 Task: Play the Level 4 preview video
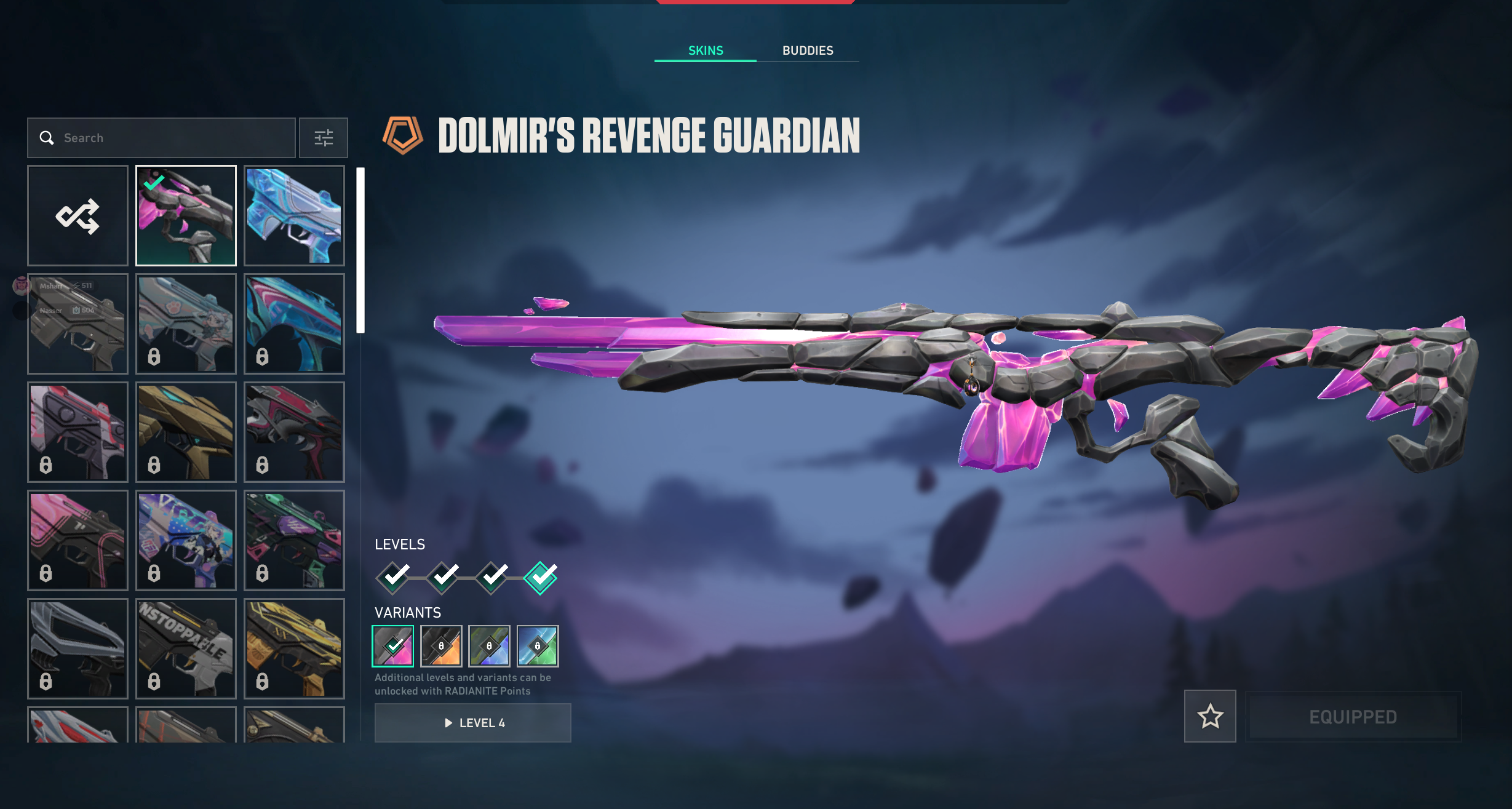click(x=472, y=723)
